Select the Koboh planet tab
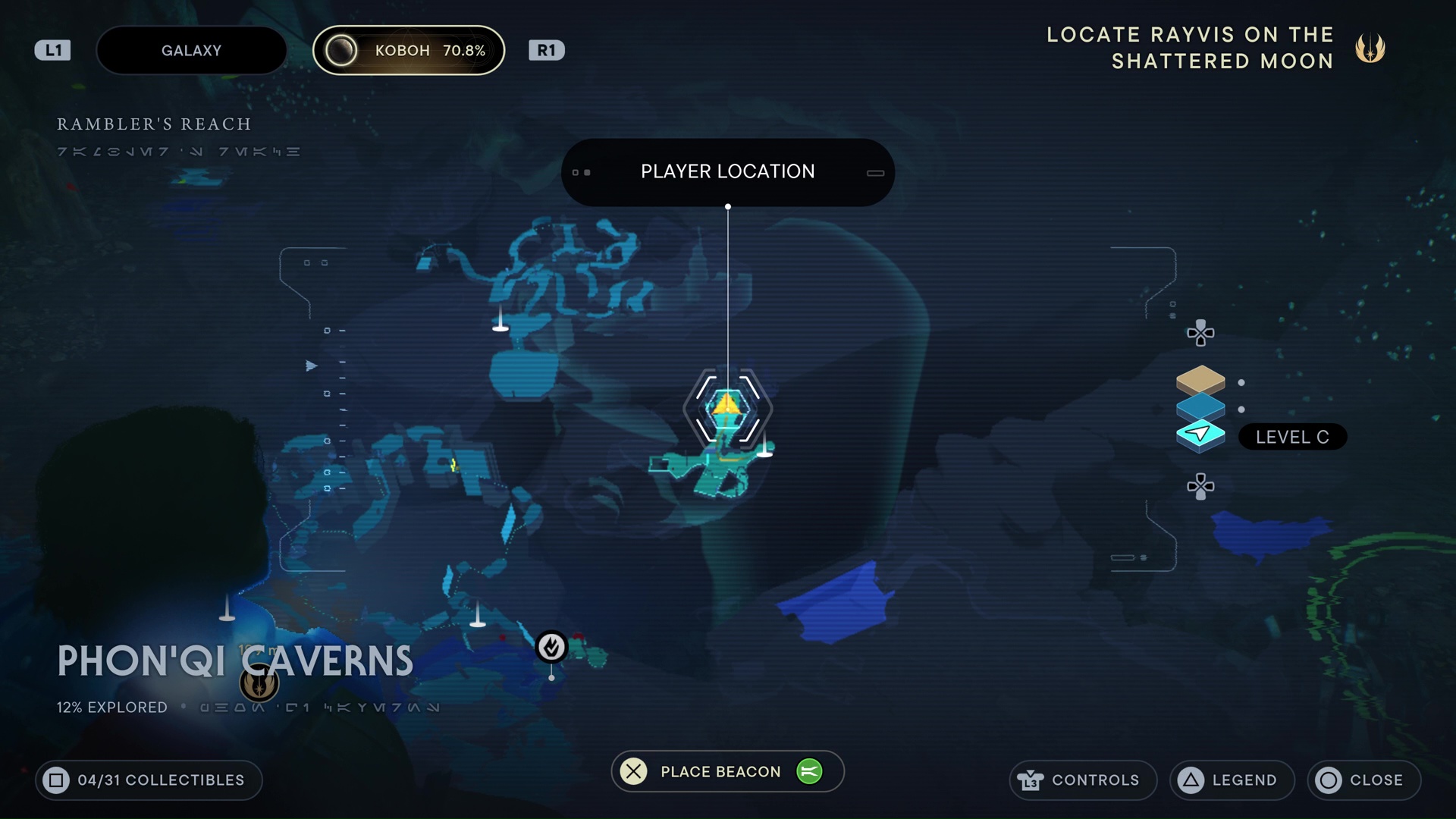The width and height of the screenshot is (1456, 819). 409,50
